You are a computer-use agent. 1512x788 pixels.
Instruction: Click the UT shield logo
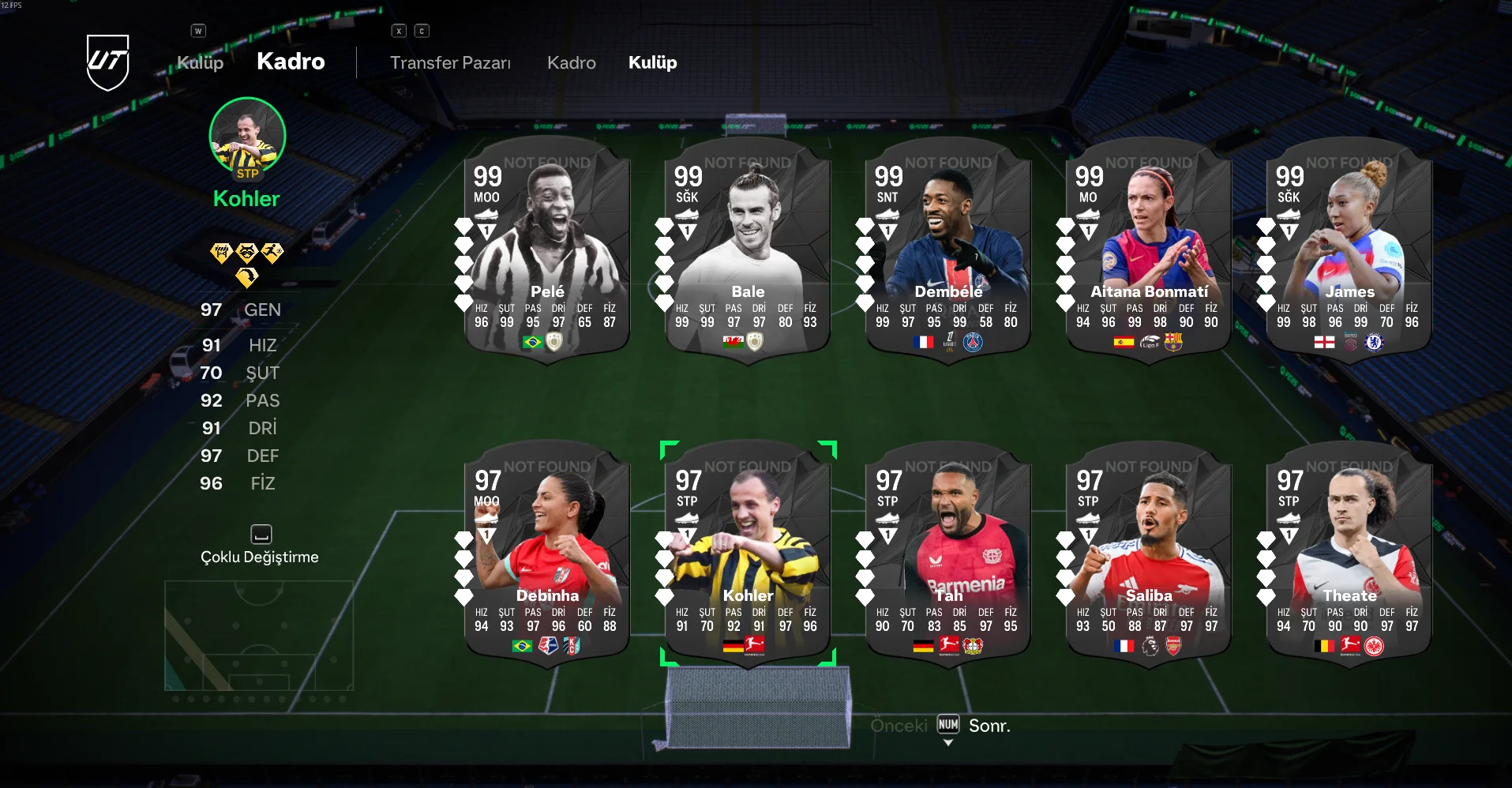point(107,62)
